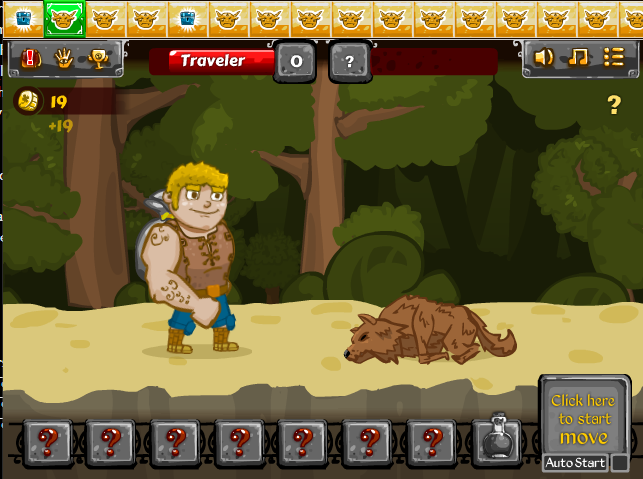The height and width of the screenshot is (479, 643).
Task: Select the potion bottle slot
Action: [x=496, y=441]
